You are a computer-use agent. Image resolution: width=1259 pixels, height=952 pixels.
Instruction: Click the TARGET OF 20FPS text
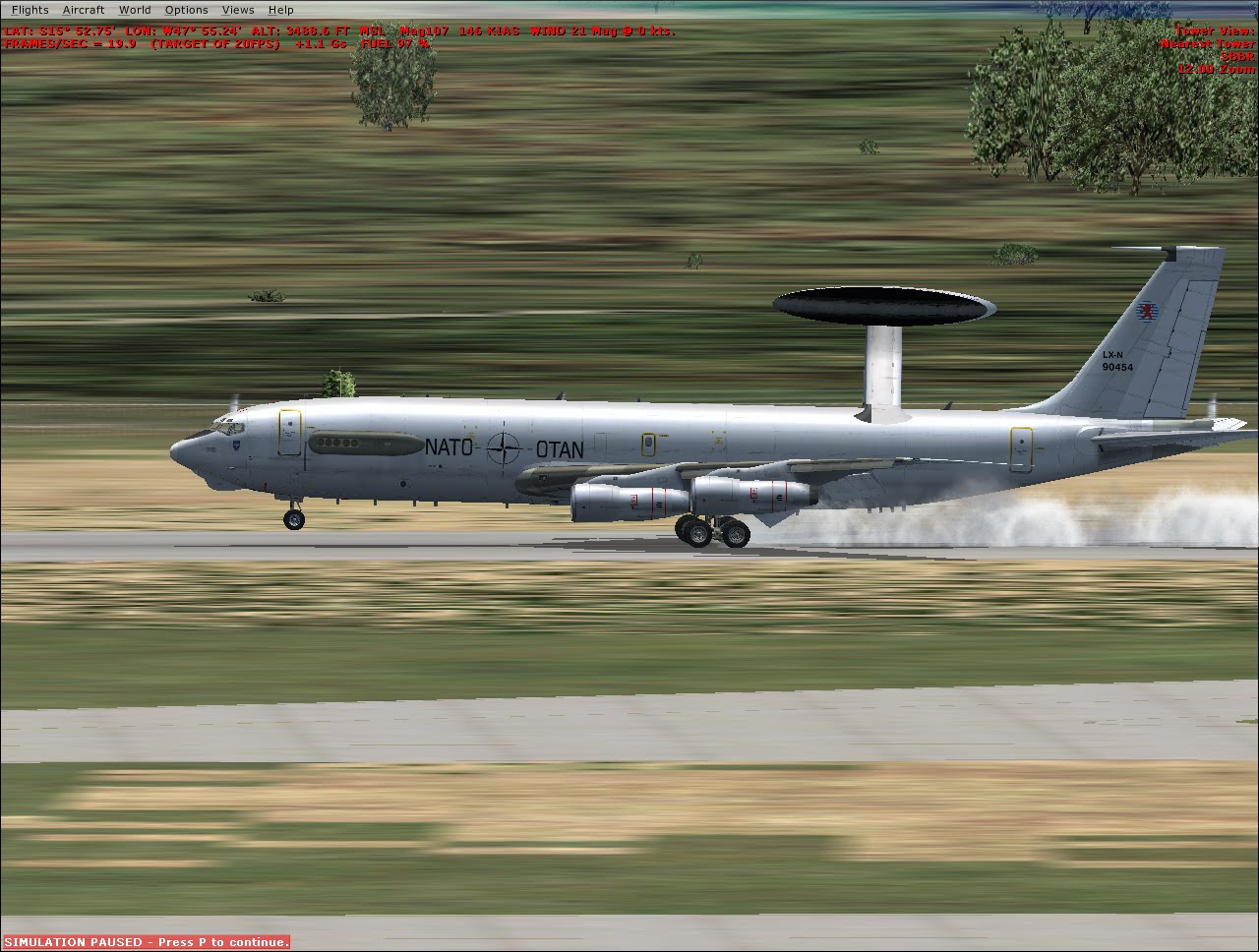coord(211,43)
